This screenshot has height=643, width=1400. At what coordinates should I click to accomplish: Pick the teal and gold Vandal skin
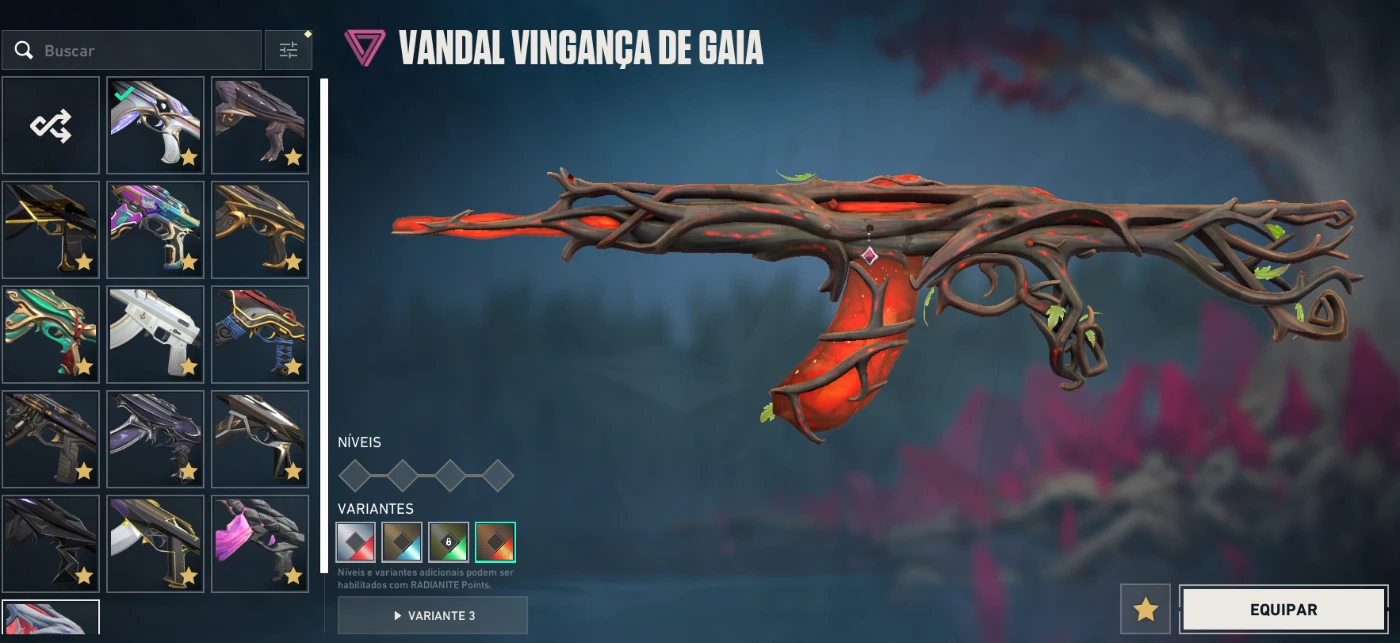[51, 334]
